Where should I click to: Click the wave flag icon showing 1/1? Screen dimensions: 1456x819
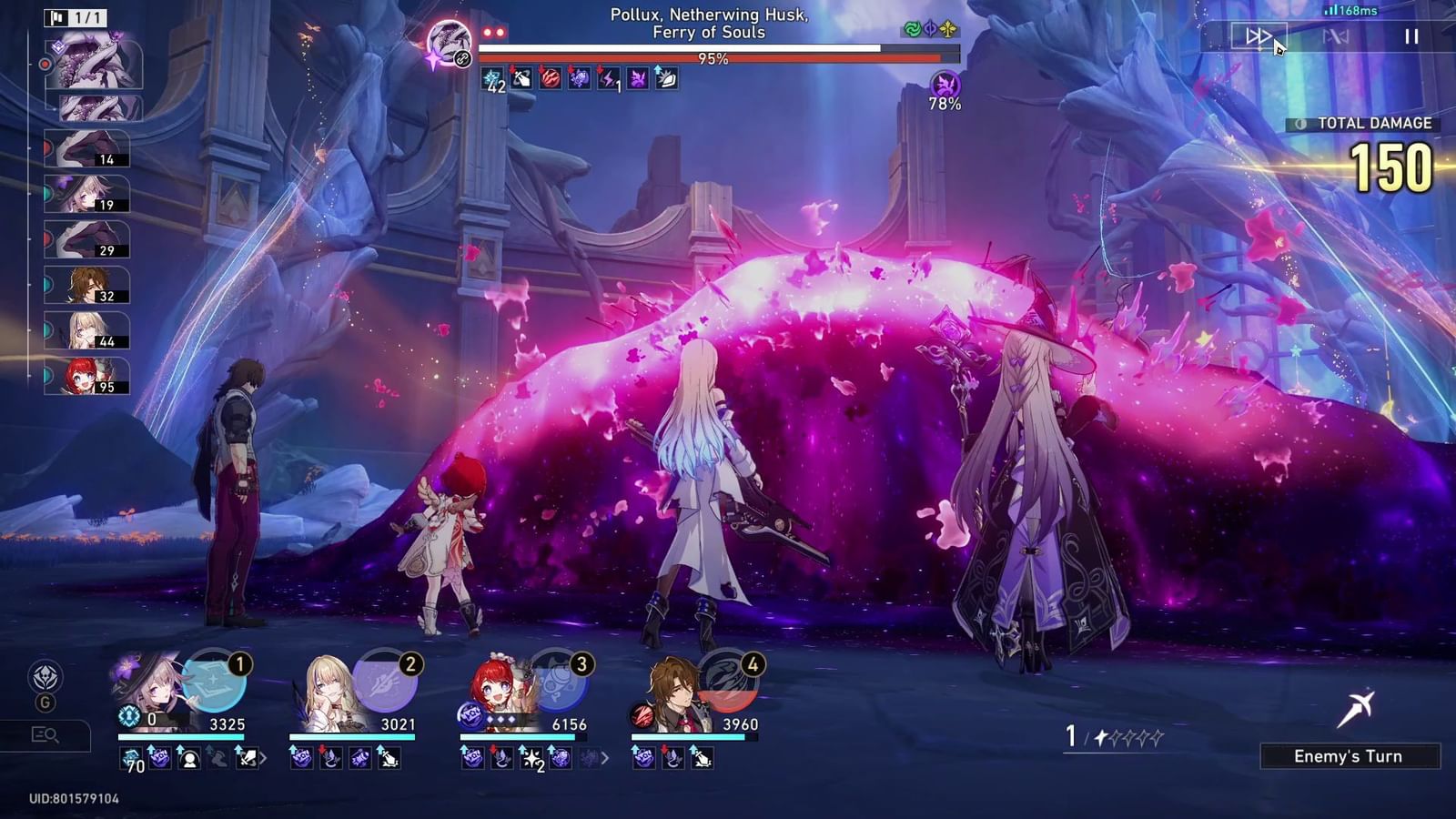[75, 15]
